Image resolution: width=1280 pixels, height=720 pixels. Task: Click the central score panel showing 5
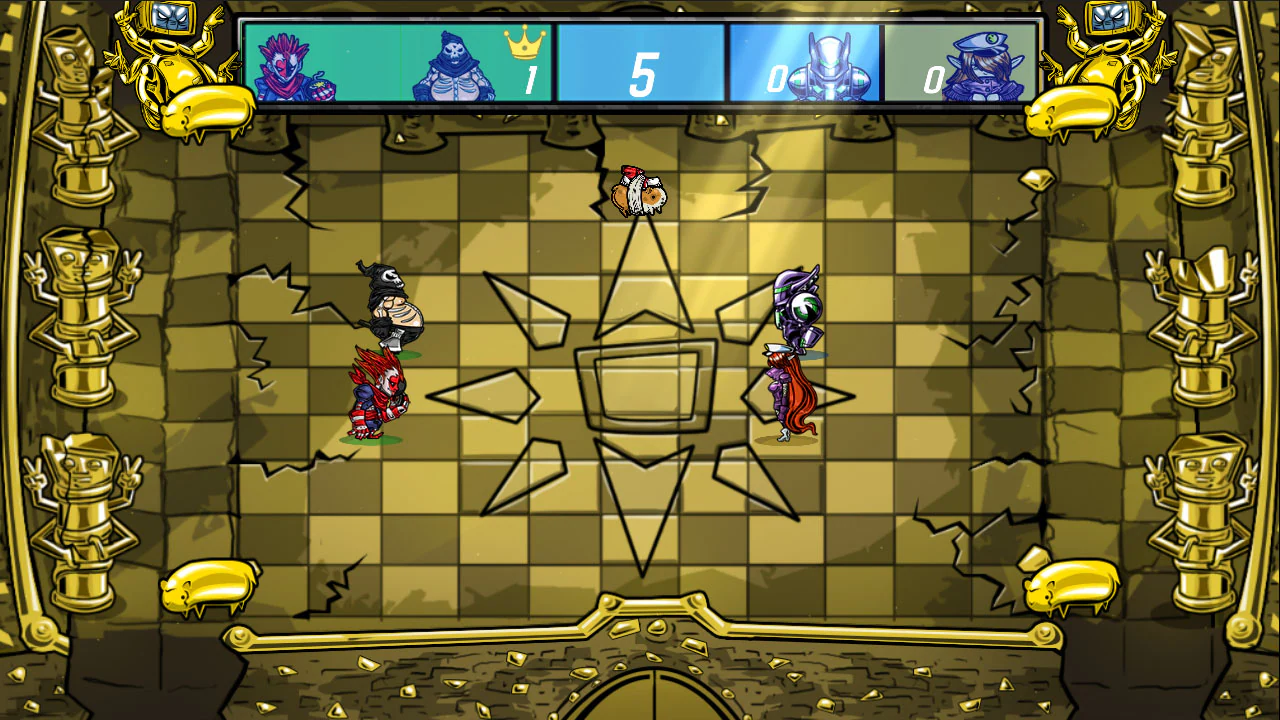pos(640,60)
